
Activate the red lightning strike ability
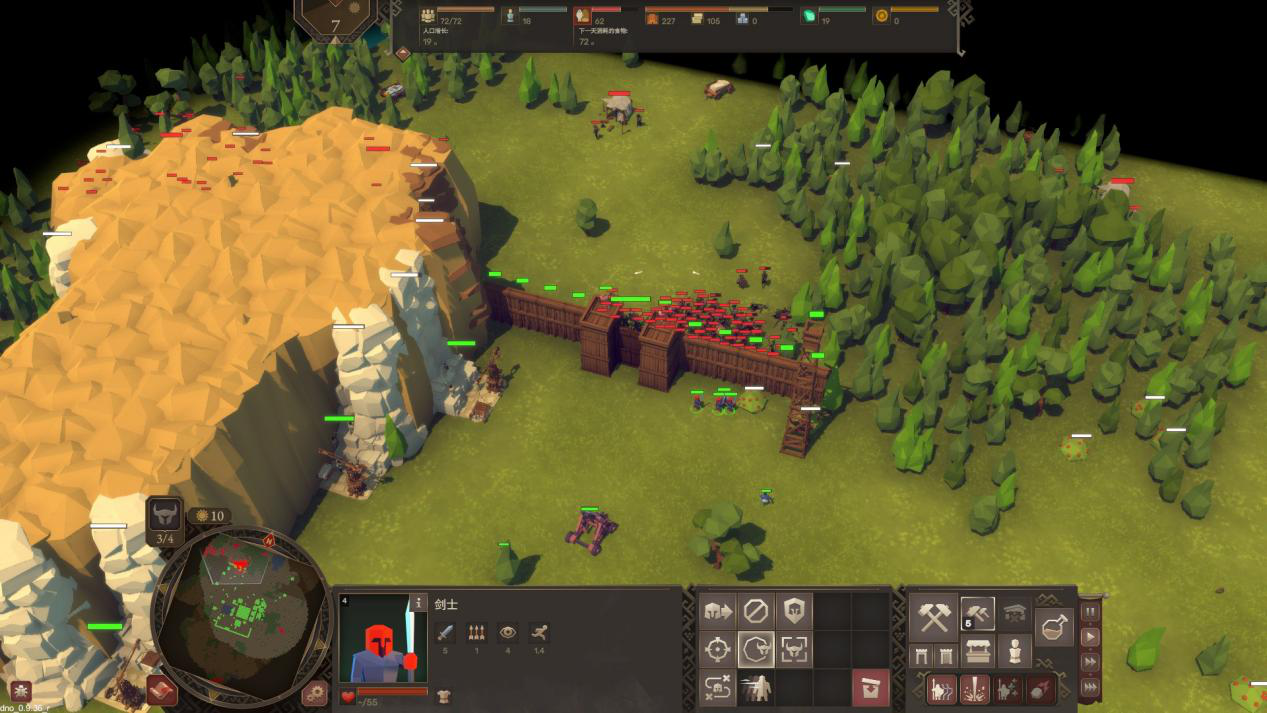point(975,689)
